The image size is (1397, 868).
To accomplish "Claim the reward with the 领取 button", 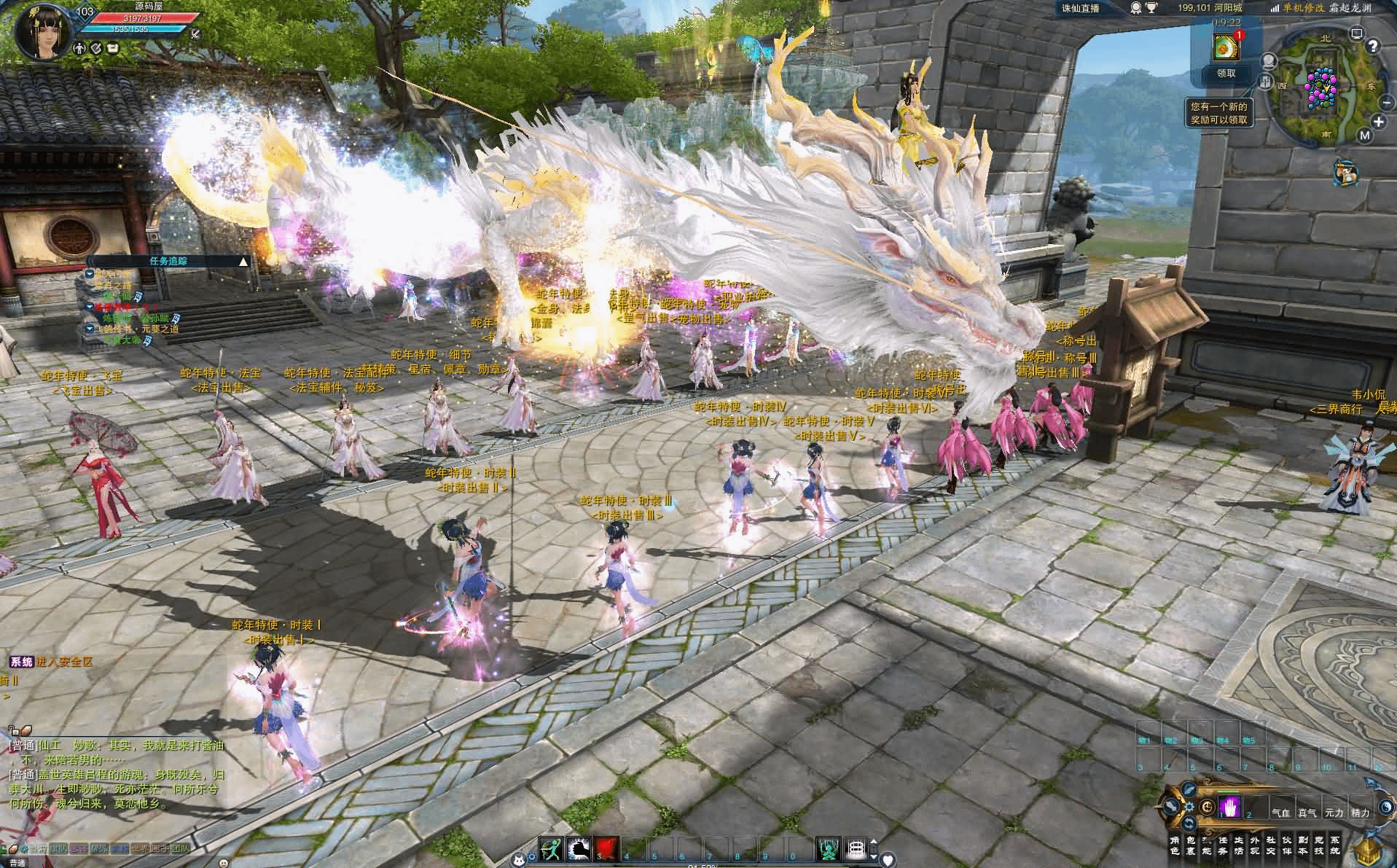I will 1226,73.
